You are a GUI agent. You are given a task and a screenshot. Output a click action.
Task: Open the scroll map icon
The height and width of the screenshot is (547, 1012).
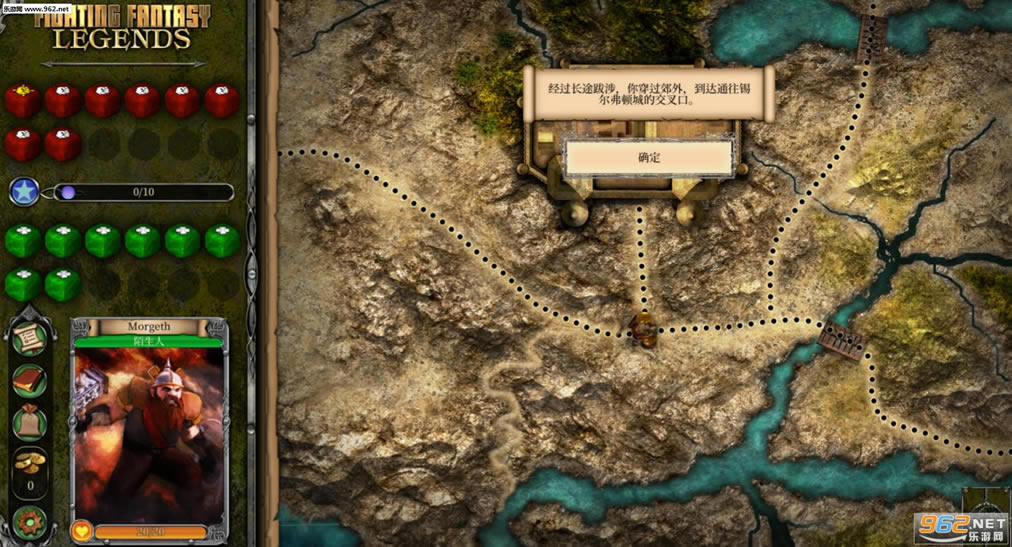tap(29, 340)
